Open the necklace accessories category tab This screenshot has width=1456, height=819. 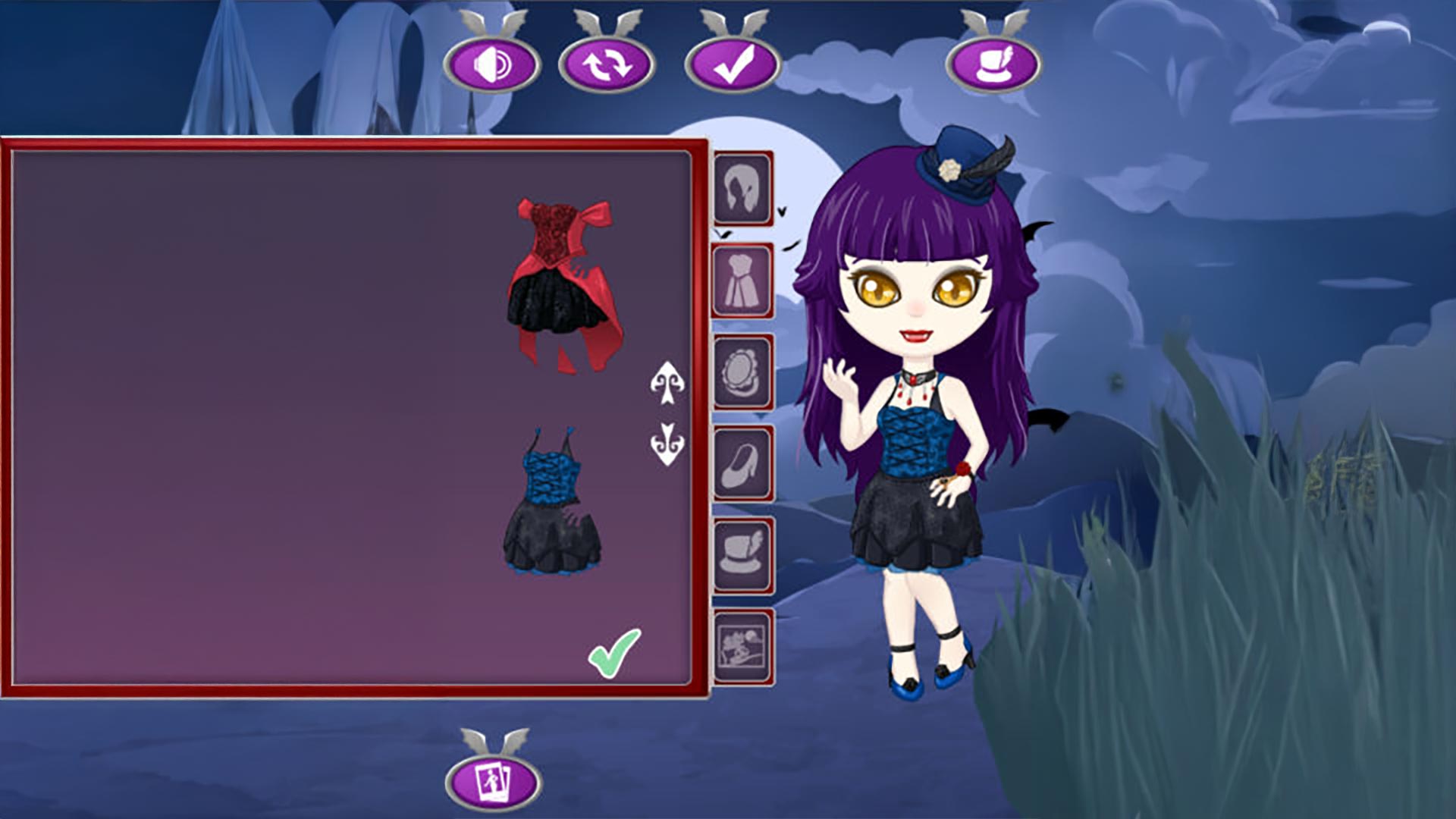pos(742,372)
